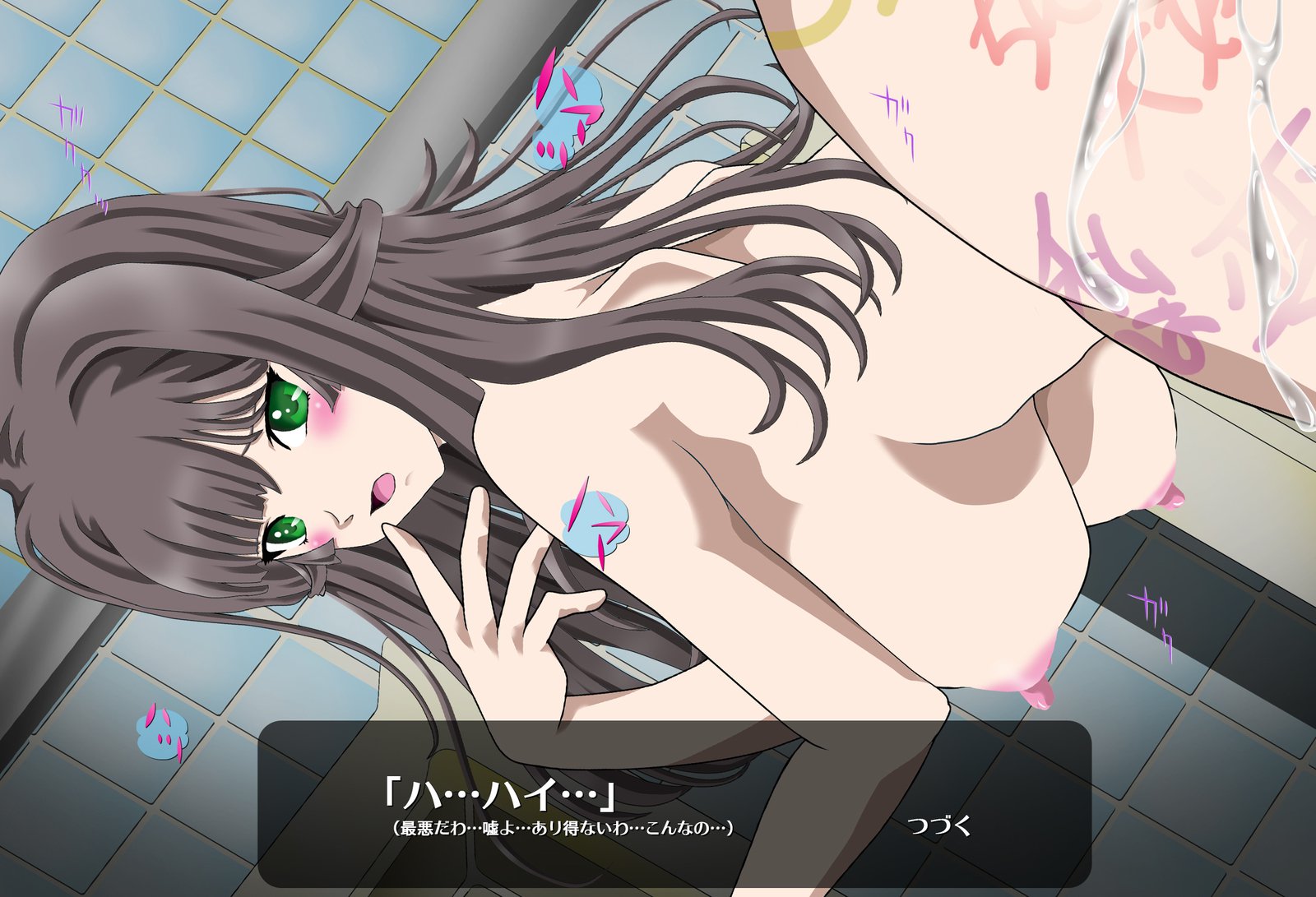The height and width of the screenshot is (897, 1316).
Task: Click the center of the screen
Action: [658, 448]
